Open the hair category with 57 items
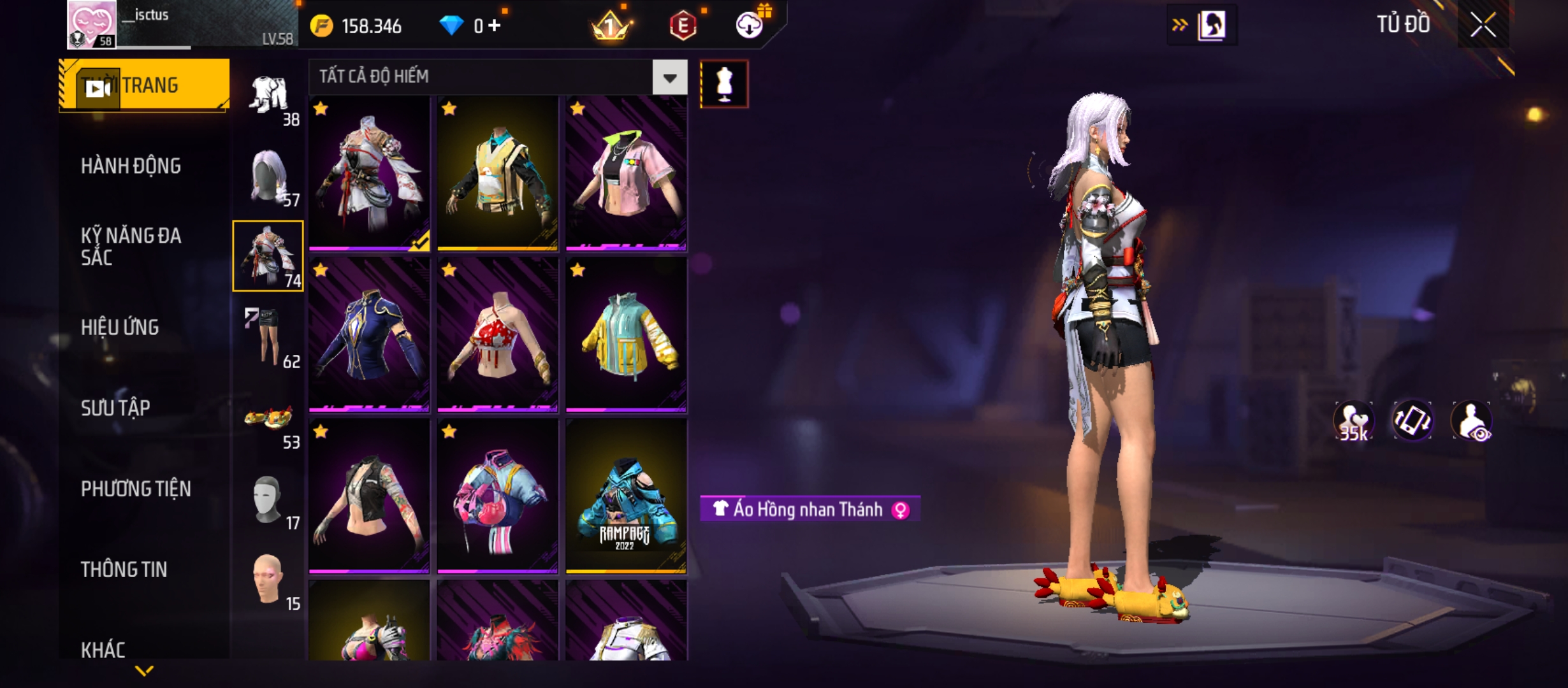The width and height of the screenshot is (1568, 688). pyautogui.click(x=268, y=177)
